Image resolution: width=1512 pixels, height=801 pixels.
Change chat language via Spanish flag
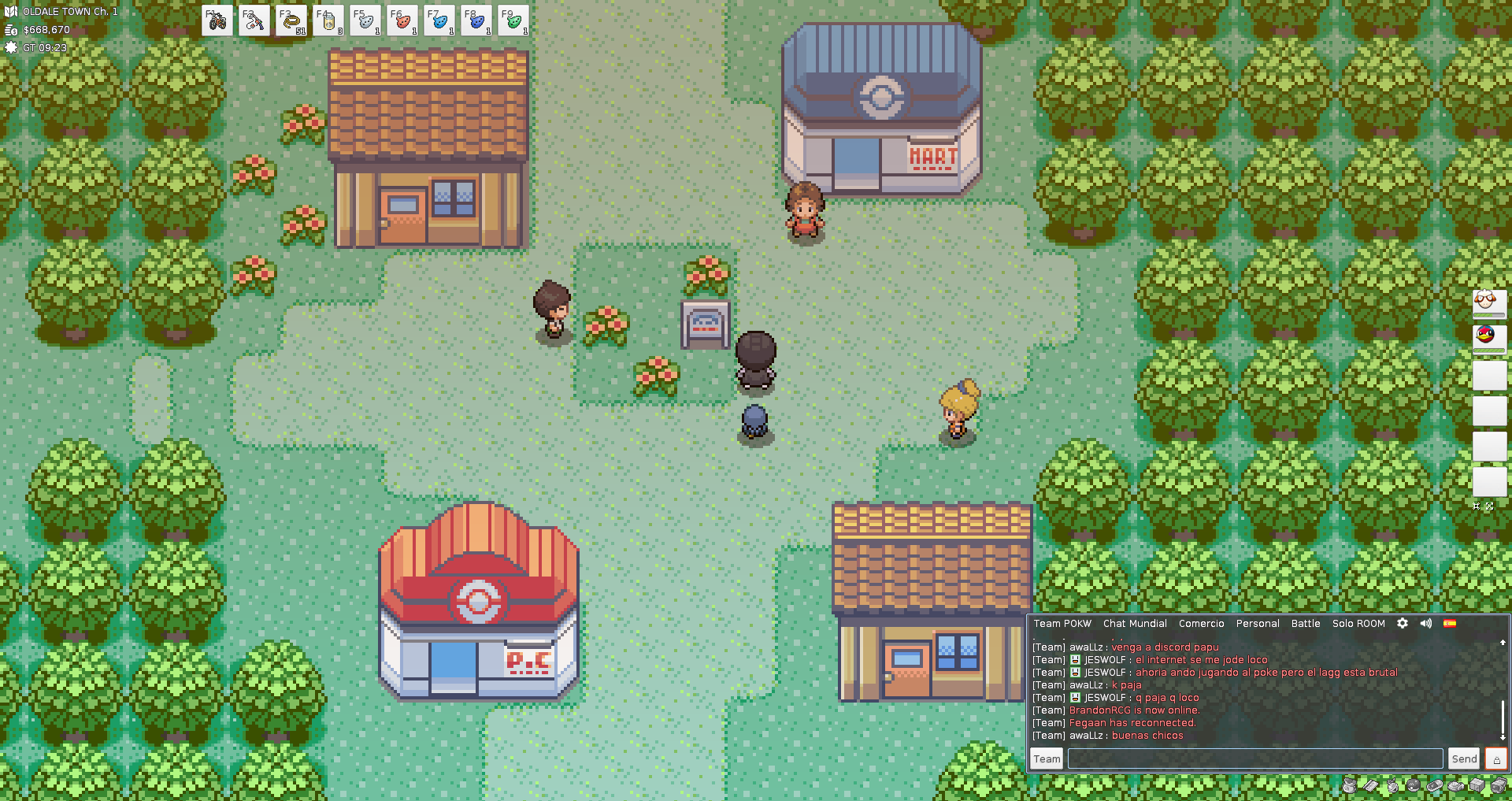1450,623
